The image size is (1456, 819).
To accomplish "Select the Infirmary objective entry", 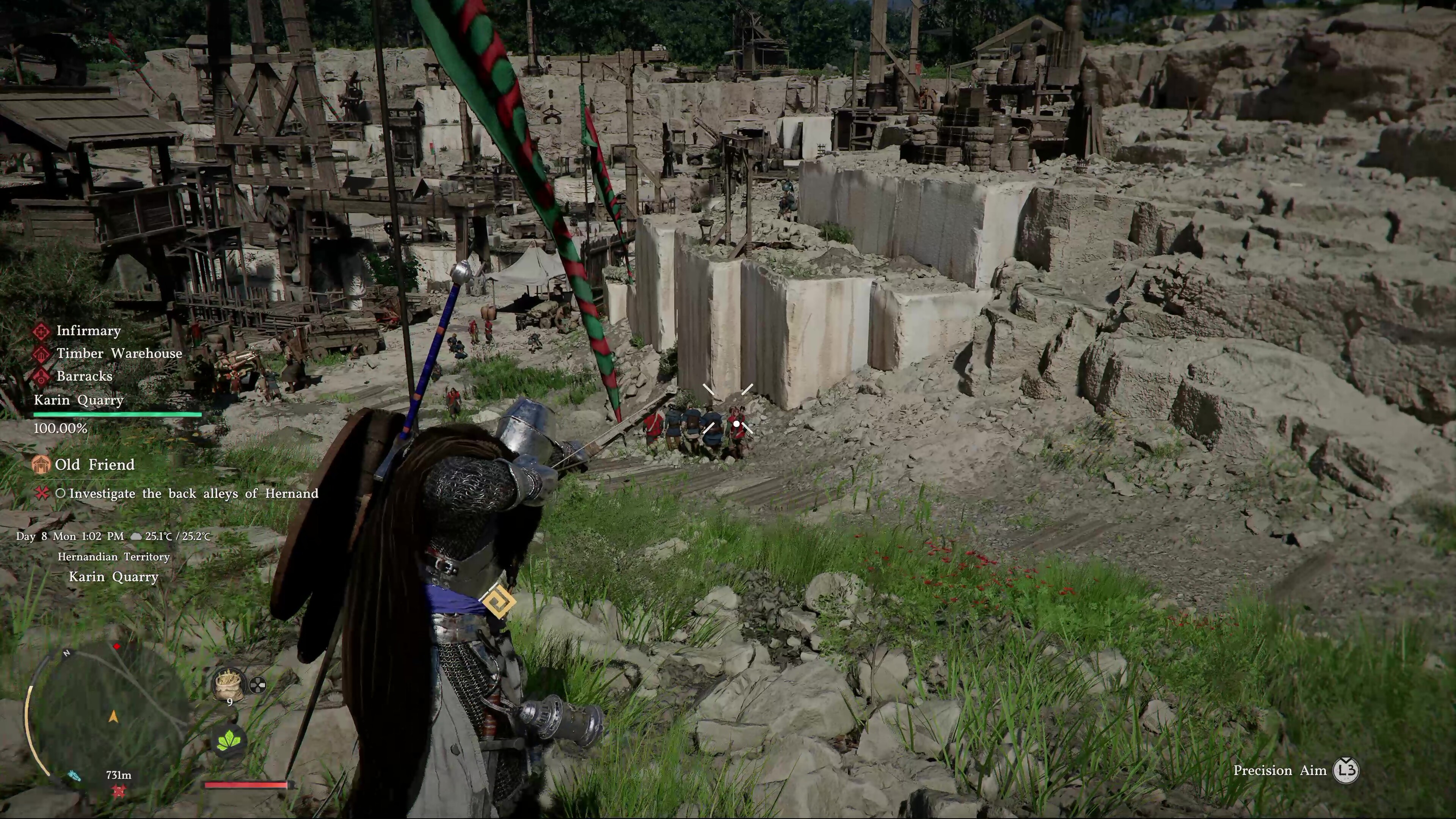I will tap(88, 331).
